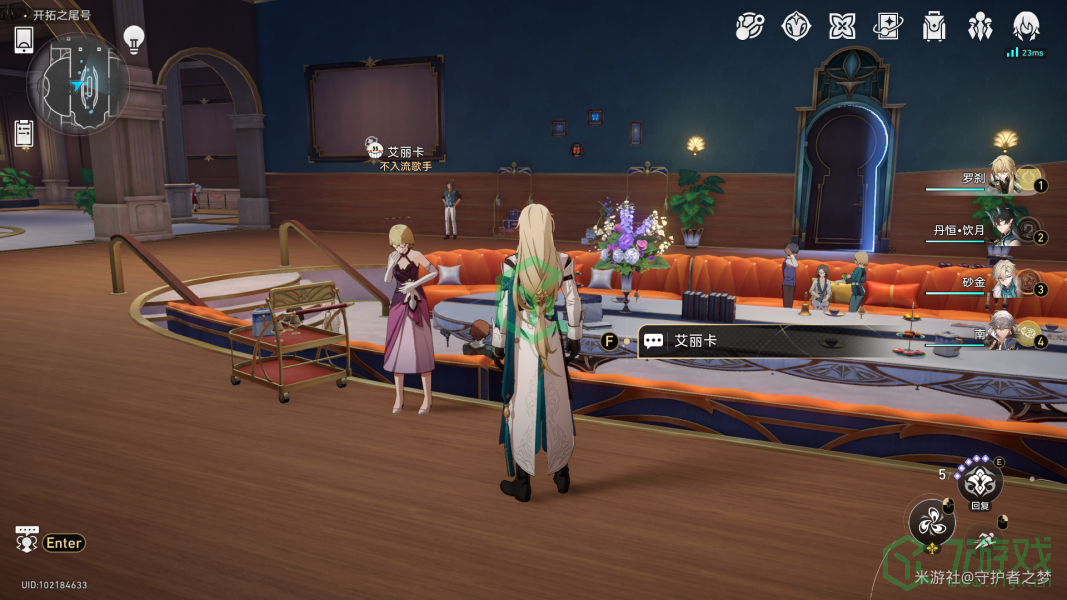Viewport: 1067px width, 600px height.
Task: Click the lightbulb tutorial icon
Action: tap(134, 39)
